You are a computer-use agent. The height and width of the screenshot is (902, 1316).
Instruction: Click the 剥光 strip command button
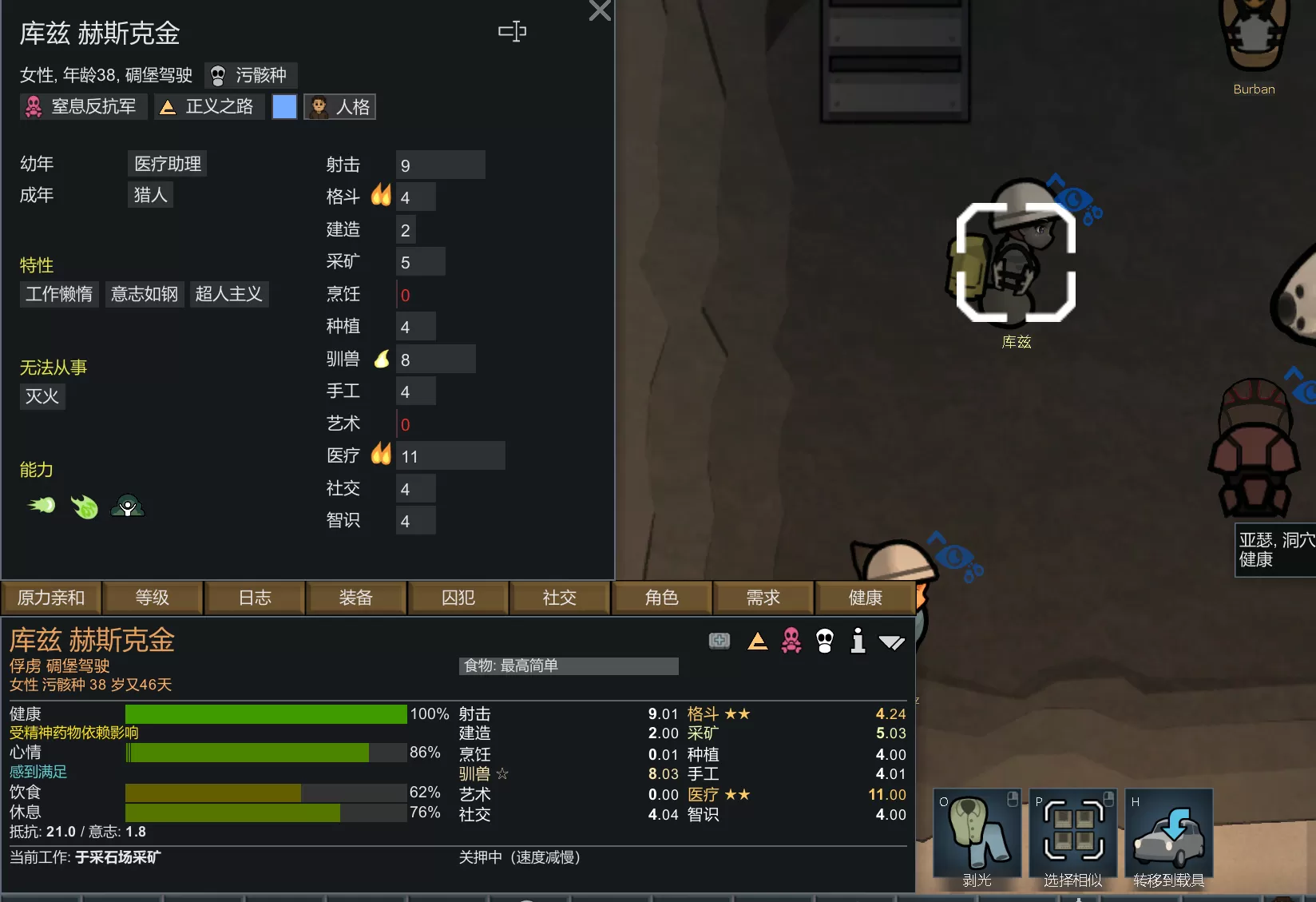tap(977, 837)
